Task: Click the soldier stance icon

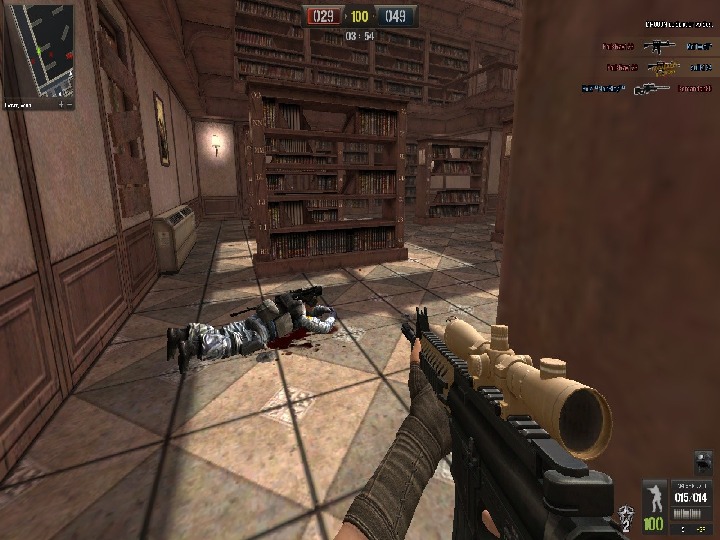Action: click(x=654, y=497)
